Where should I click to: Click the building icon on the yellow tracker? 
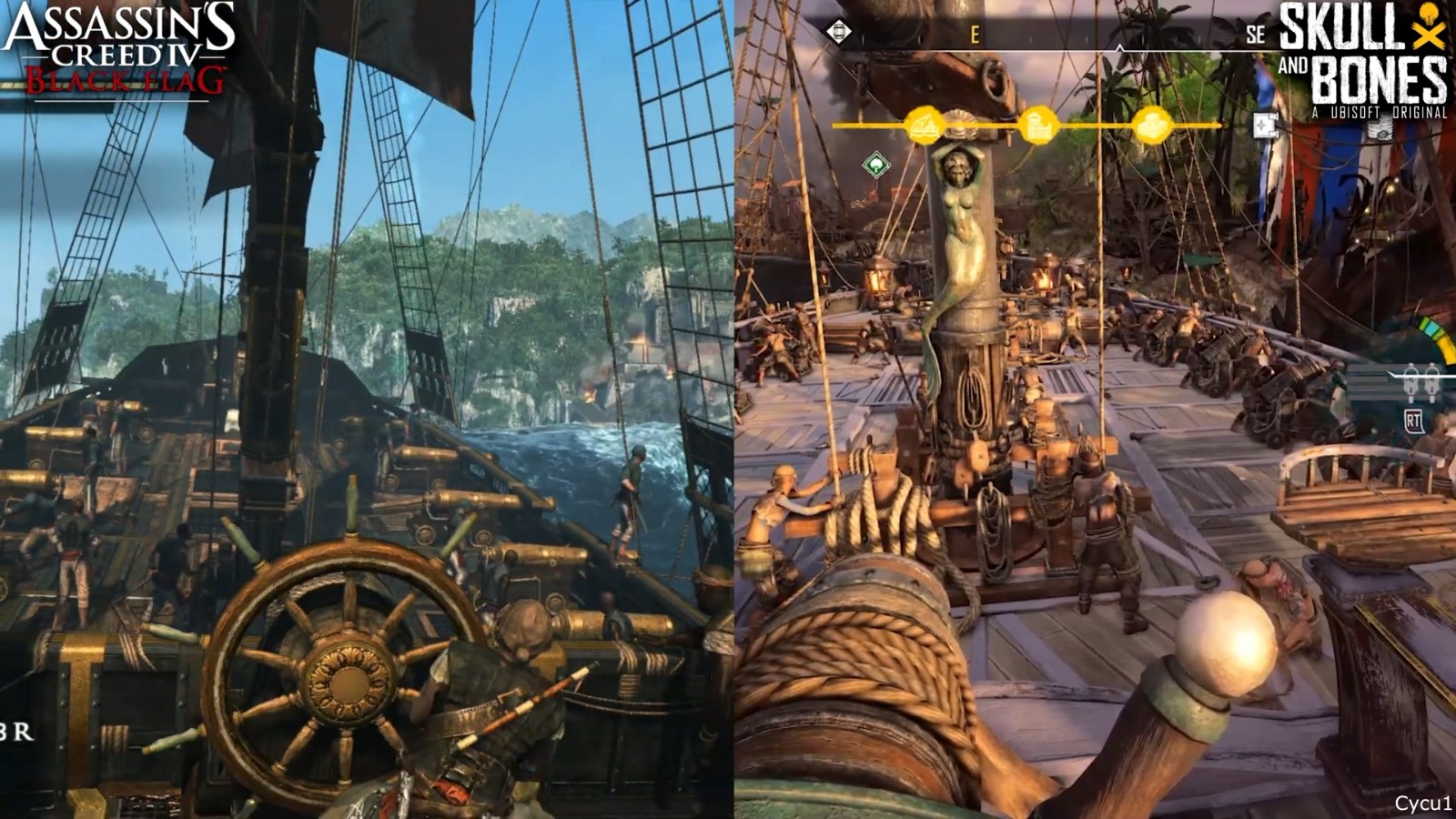click(1038, 125)
